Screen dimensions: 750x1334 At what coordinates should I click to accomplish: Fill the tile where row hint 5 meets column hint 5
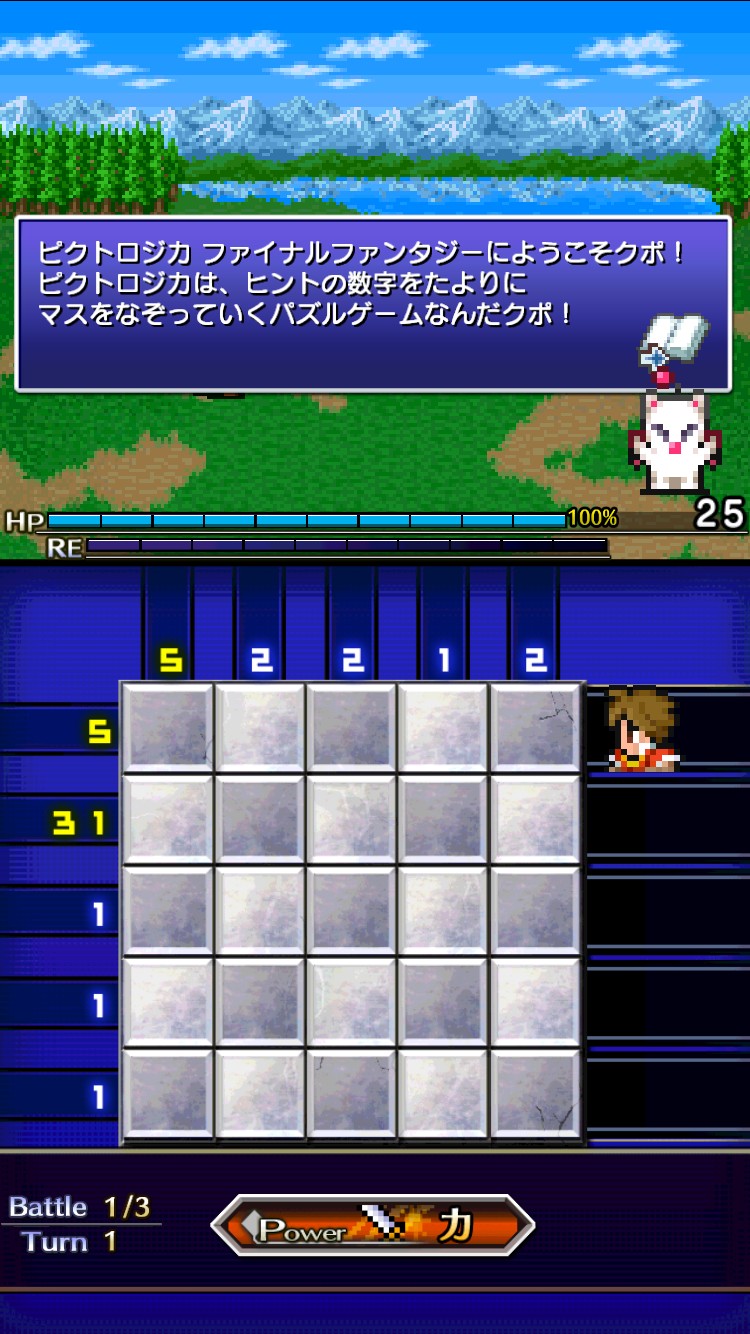click(168, 729)
